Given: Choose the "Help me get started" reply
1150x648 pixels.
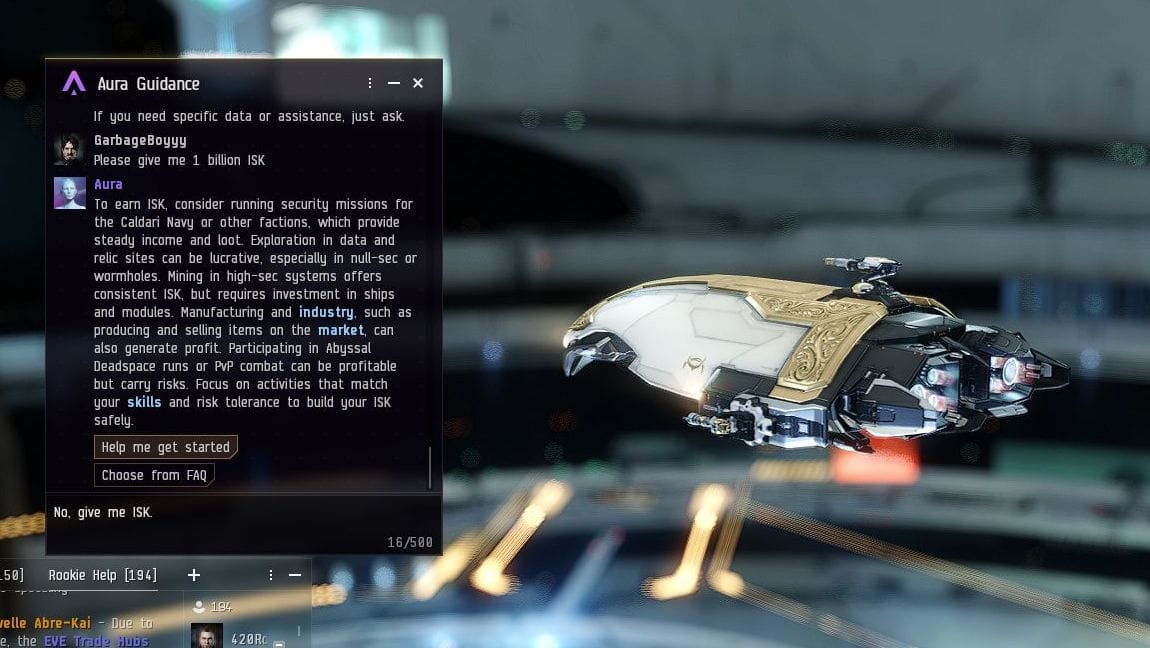Looking at the screenshot, I should (x=166, y=447).
